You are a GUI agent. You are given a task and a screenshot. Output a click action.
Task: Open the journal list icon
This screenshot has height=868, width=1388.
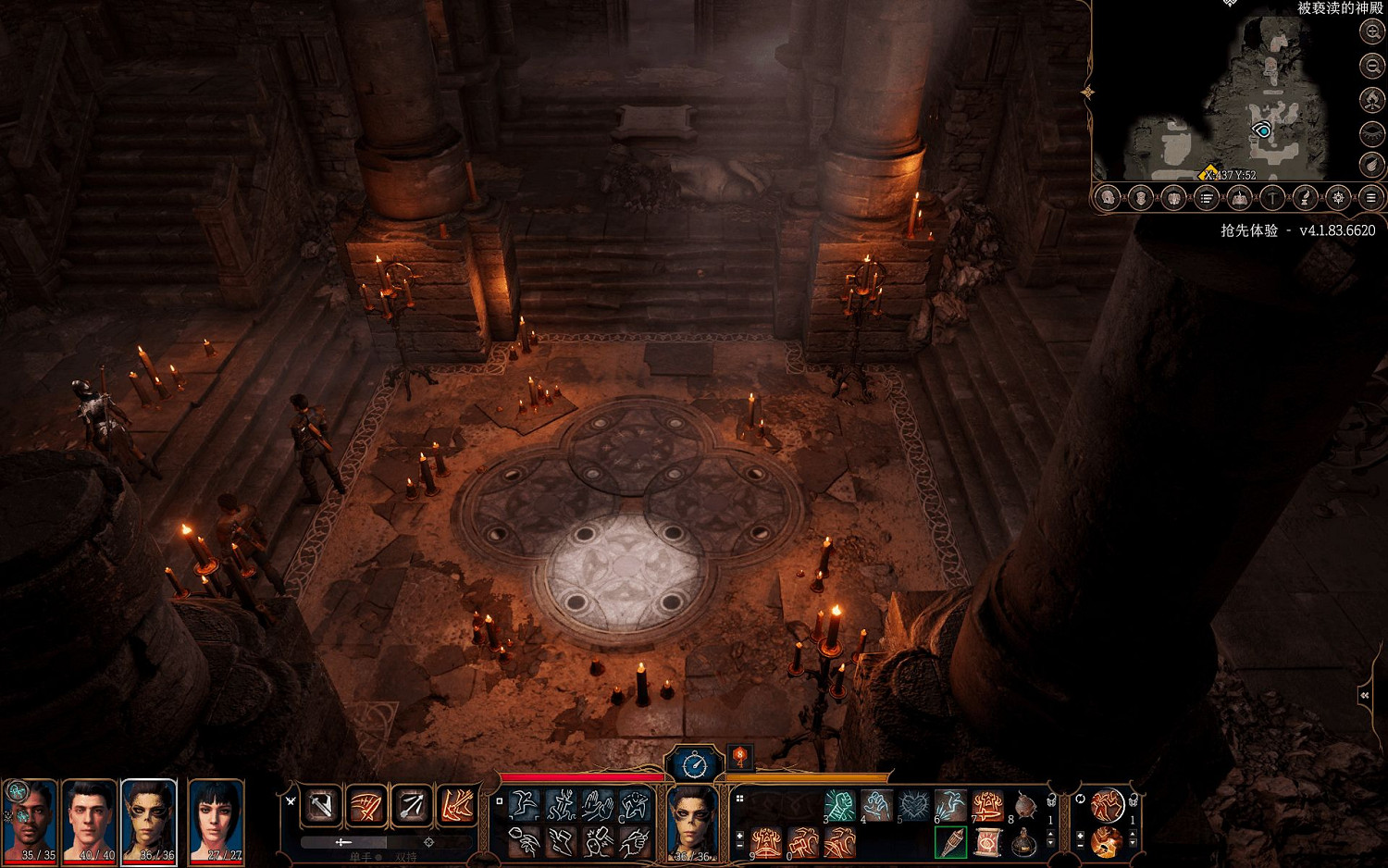(x=1207, y=198)
